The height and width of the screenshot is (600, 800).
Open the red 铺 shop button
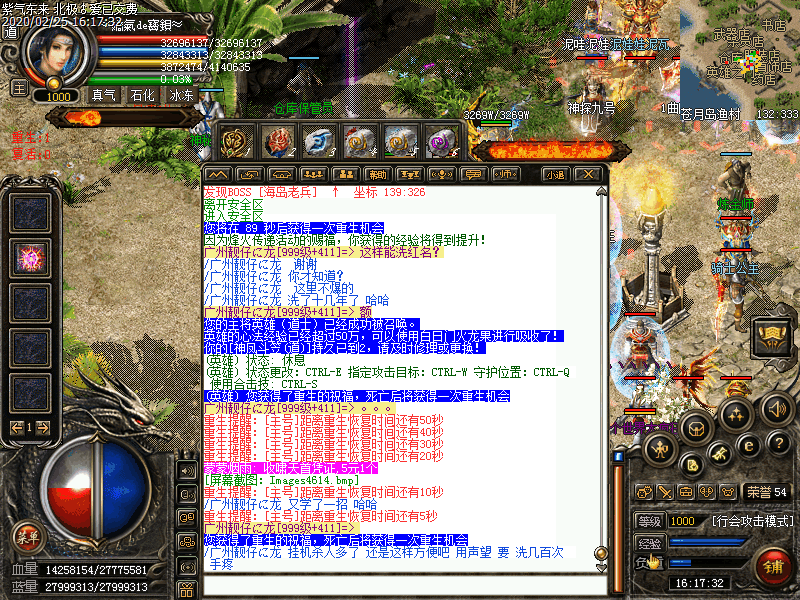[x=773, y=567]
